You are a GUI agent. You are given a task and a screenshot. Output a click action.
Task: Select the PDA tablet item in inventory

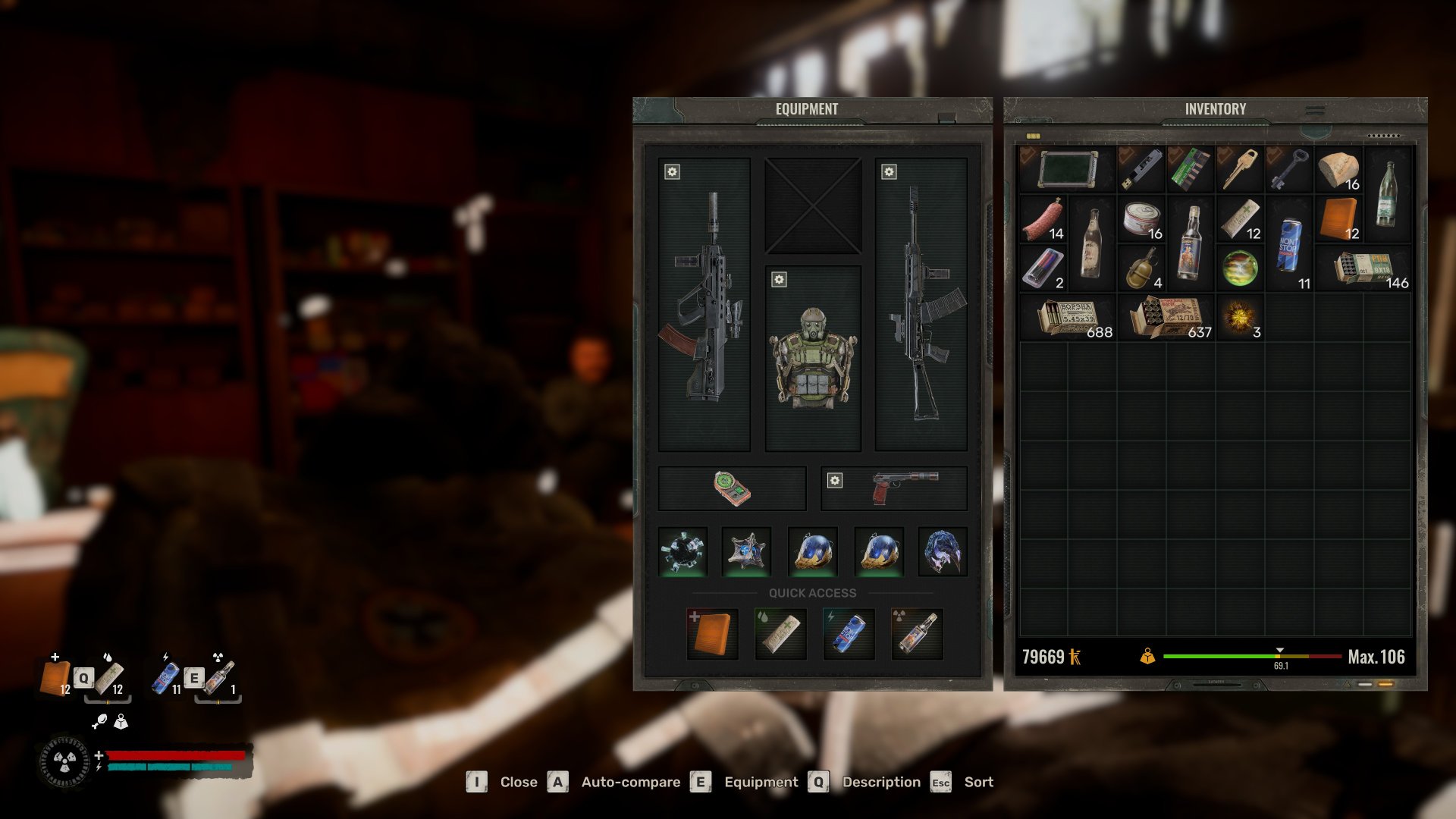(x=1068, y=169)
